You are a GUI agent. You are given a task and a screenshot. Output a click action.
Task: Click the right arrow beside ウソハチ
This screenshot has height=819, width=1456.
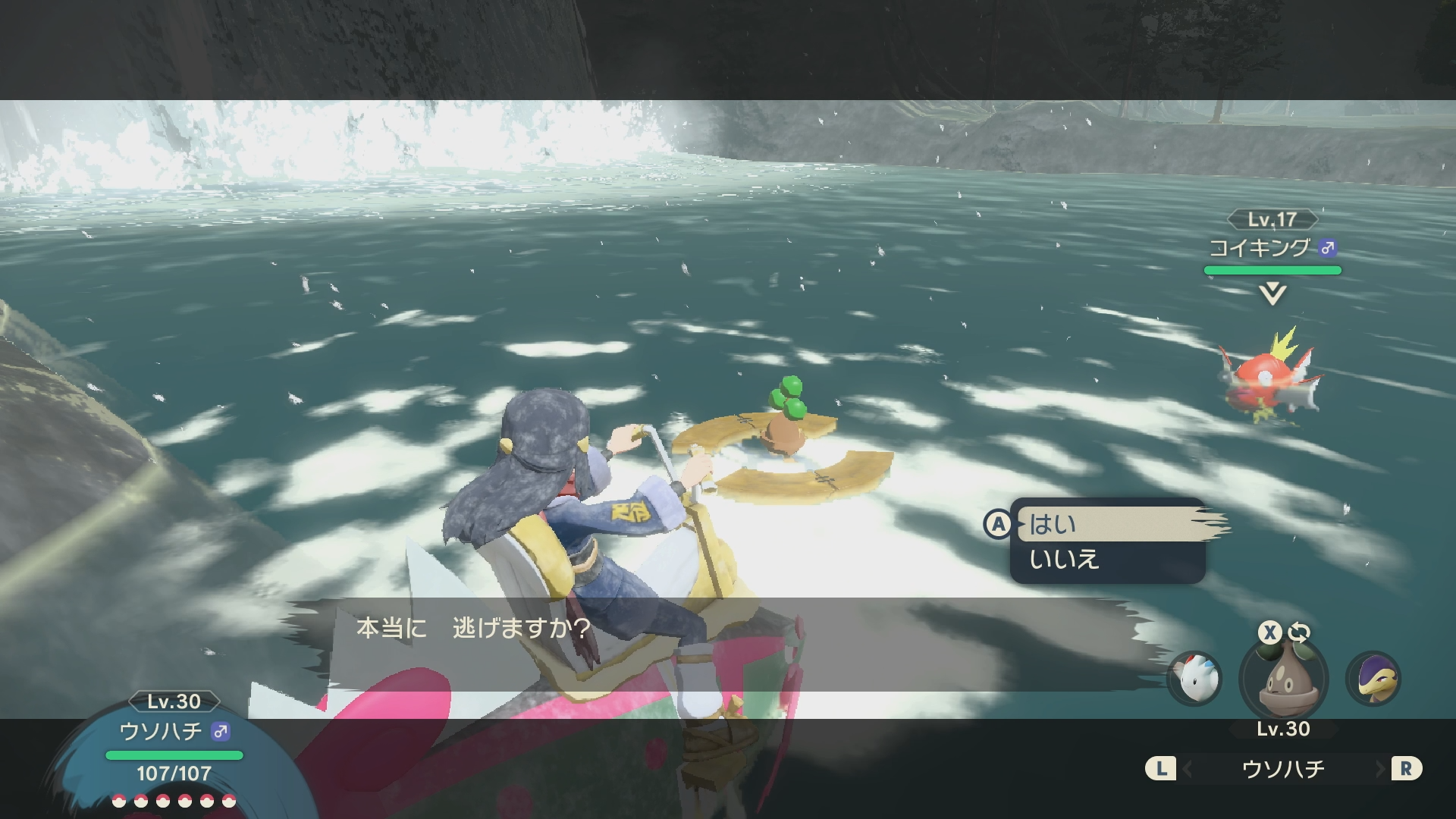click(1379, 770)
